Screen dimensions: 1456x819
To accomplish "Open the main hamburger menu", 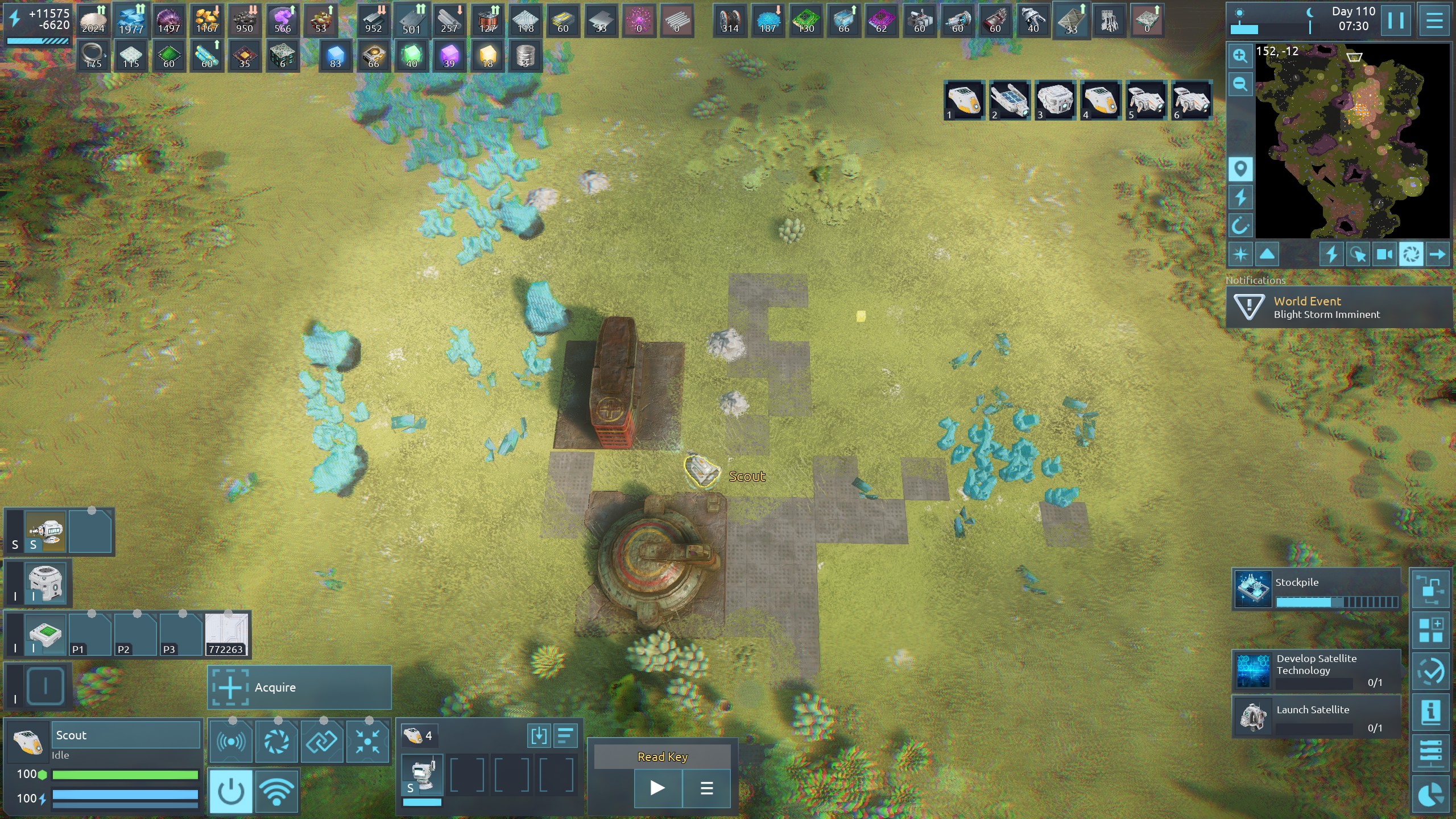I will pyautogui.click(x=1434, y=20).
